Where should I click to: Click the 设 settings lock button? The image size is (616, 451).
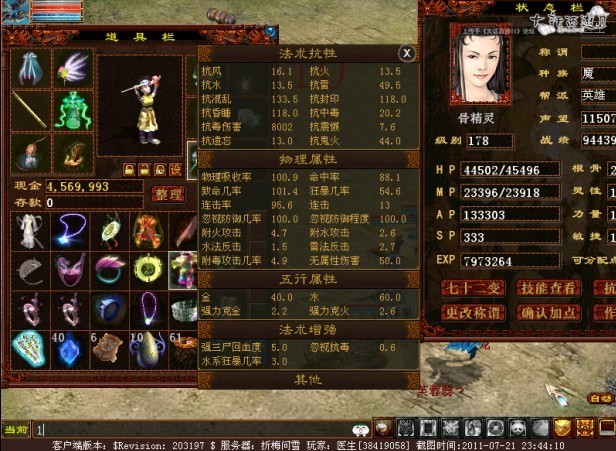tap(176, 169)
